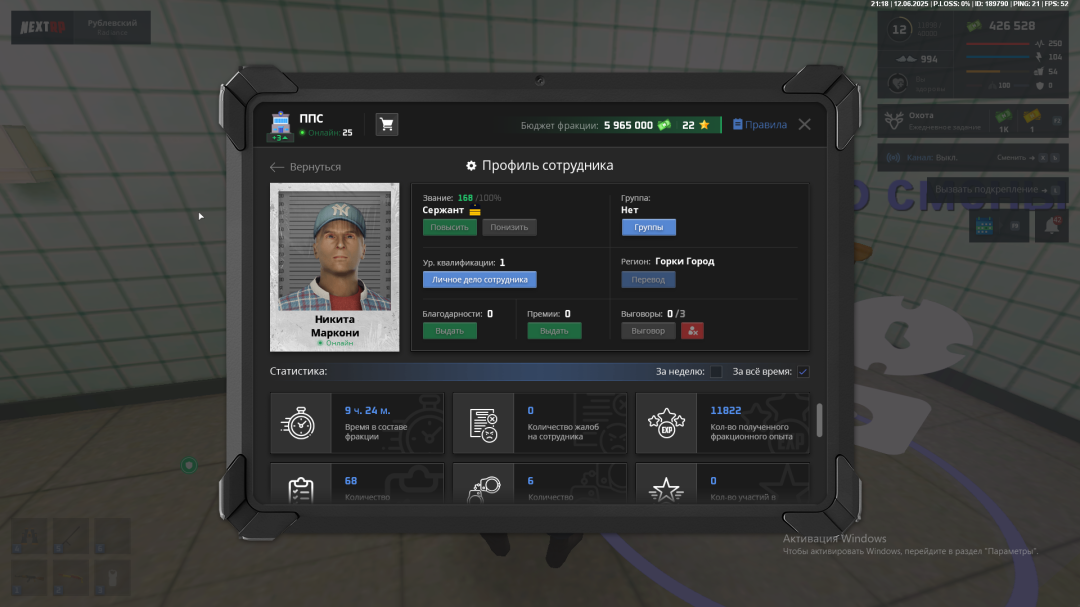Demote the employee with Понизить
The width and height of the screenshot is (1080, 607).
pyautogui.click(x=509, y=227)
